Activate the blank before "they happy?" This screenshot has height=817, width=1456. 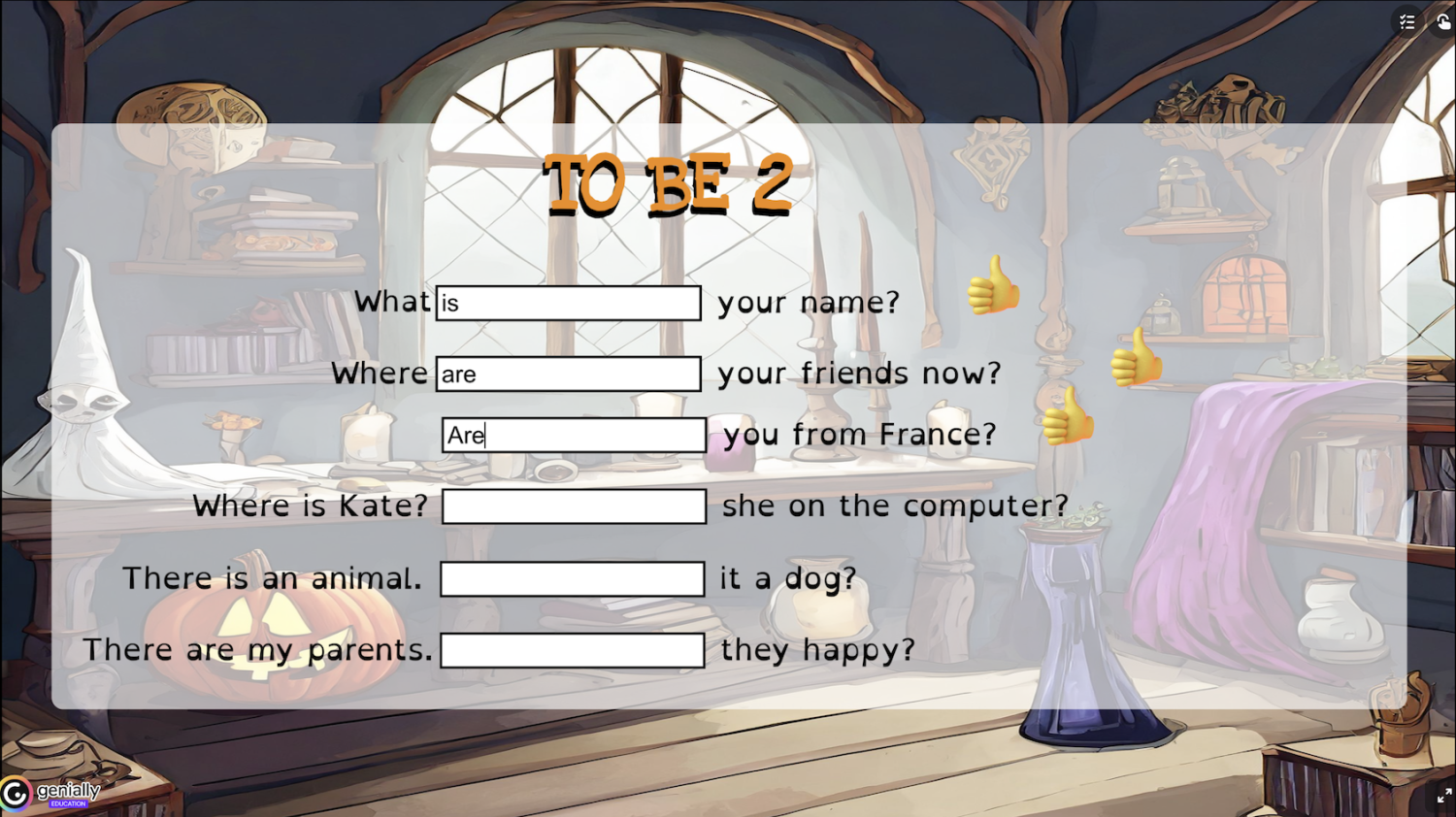(x=572, y=650)
